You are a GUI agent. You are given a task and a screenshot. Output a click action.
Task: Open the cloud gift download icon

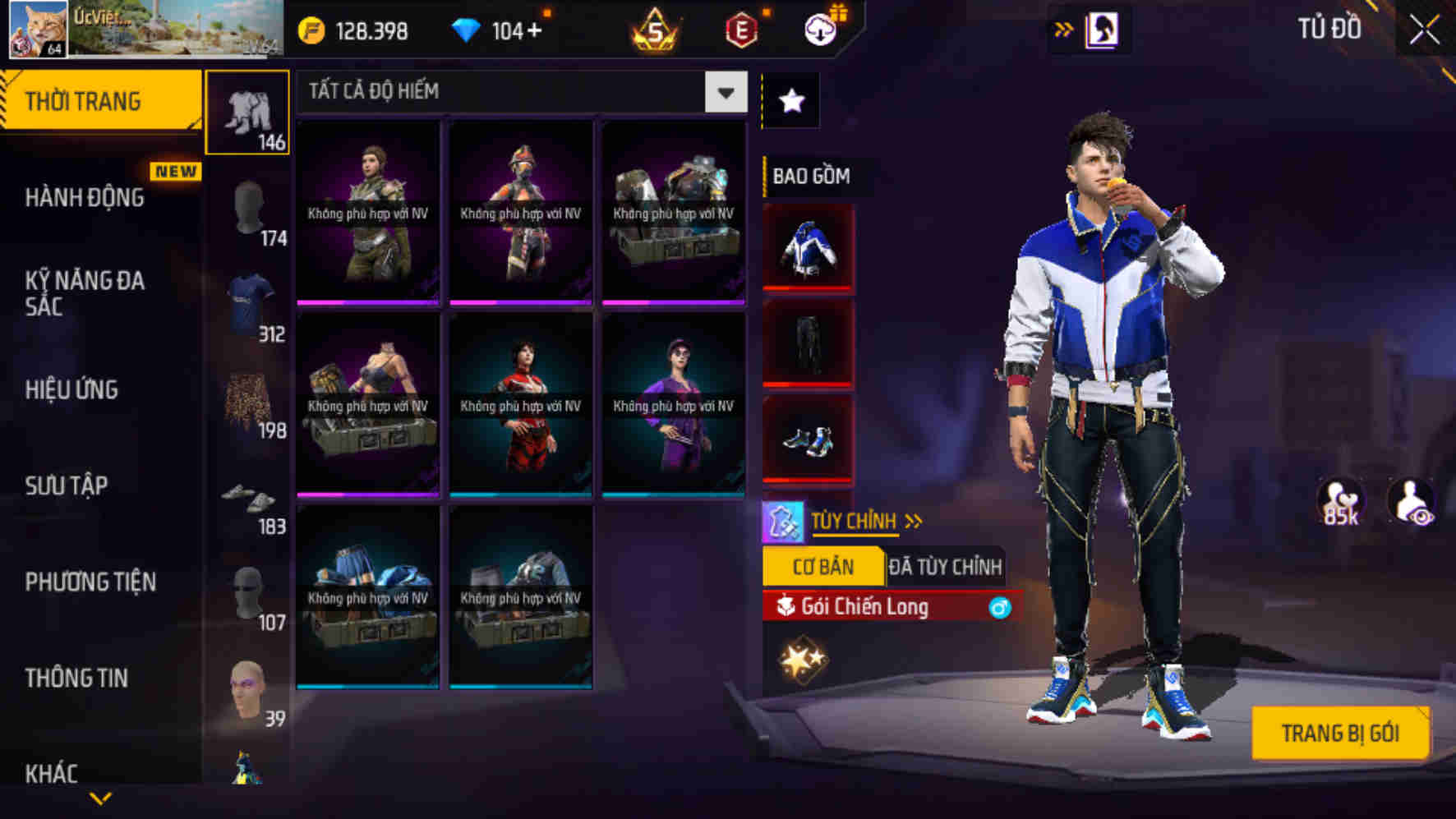(x=817, y=29)
